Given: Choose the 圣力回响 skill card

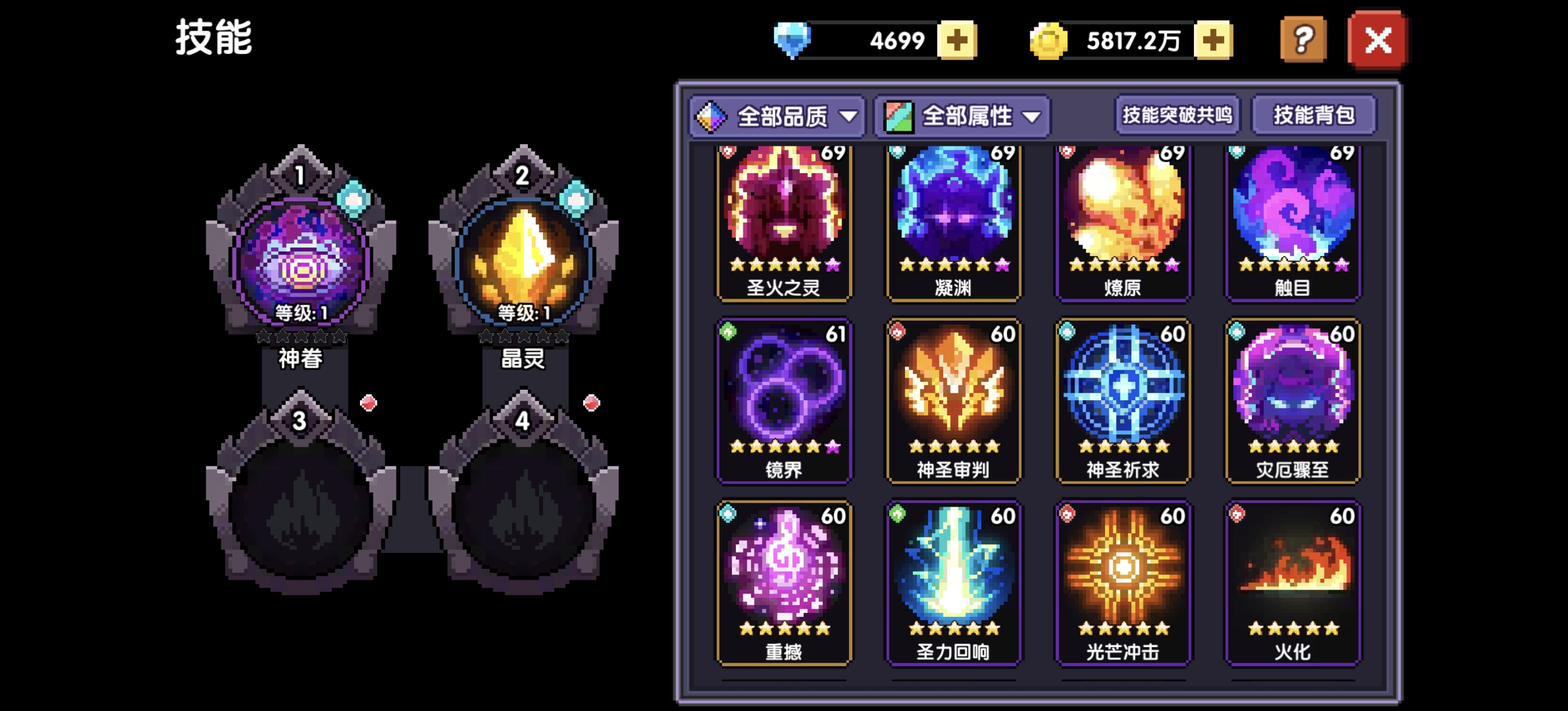Looking at the screenshot, I should (953, 582).
